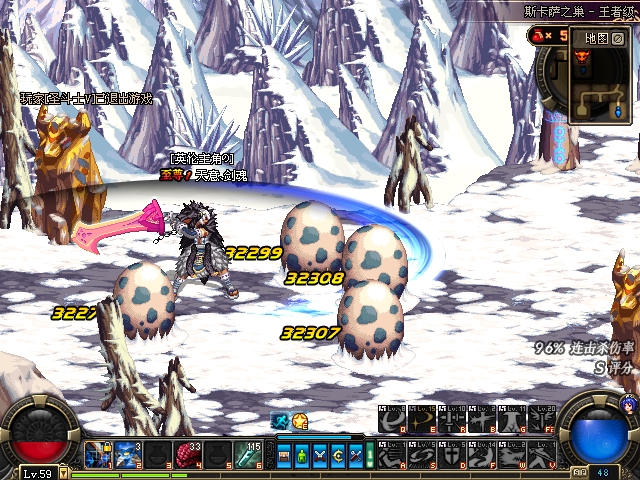
Task: Close the dungeon map panel
Action: click(620, 38)
